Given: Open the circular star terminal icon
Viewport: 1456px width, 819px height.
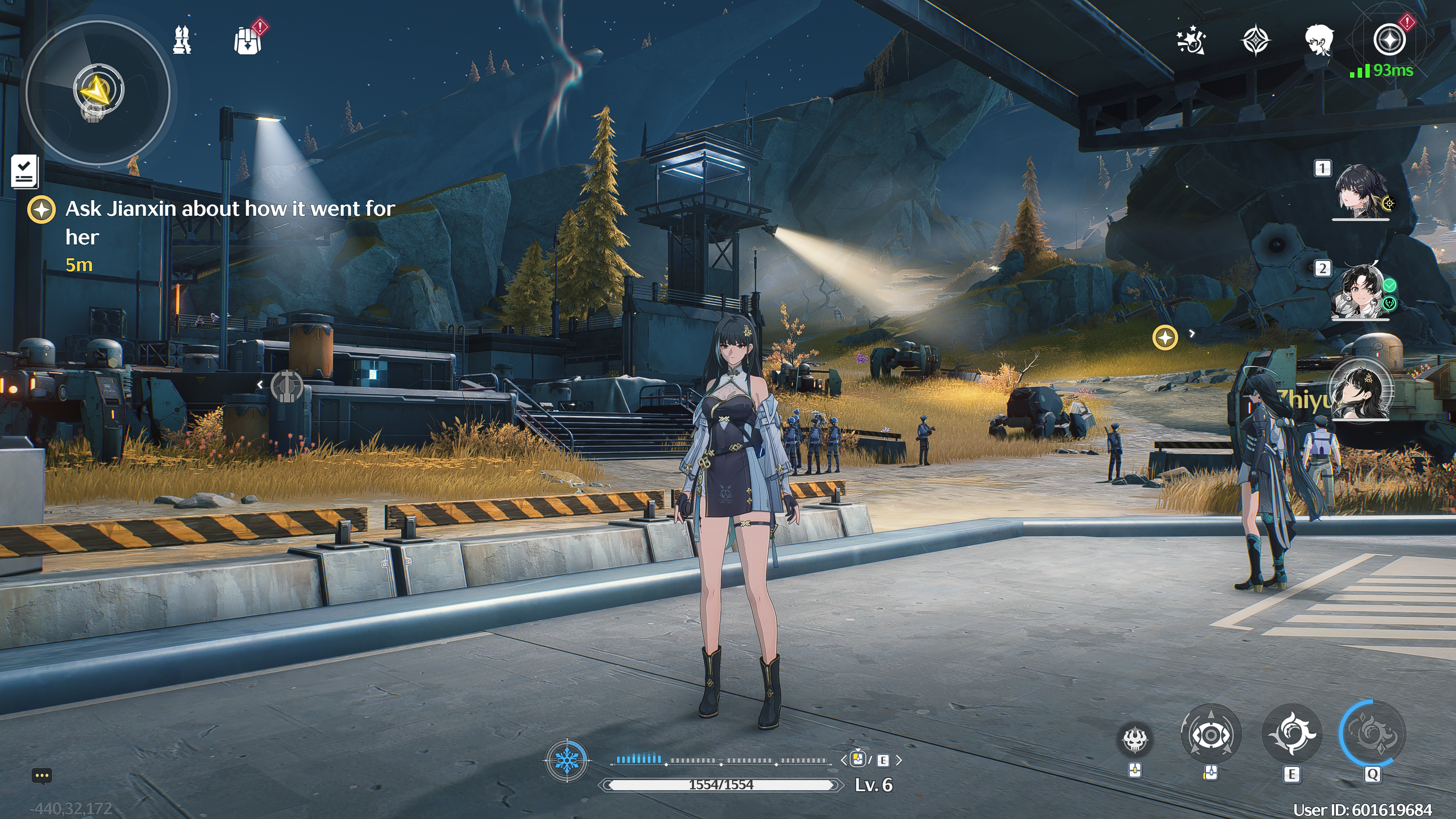Looking at the screenshot, I should 1389,40.
